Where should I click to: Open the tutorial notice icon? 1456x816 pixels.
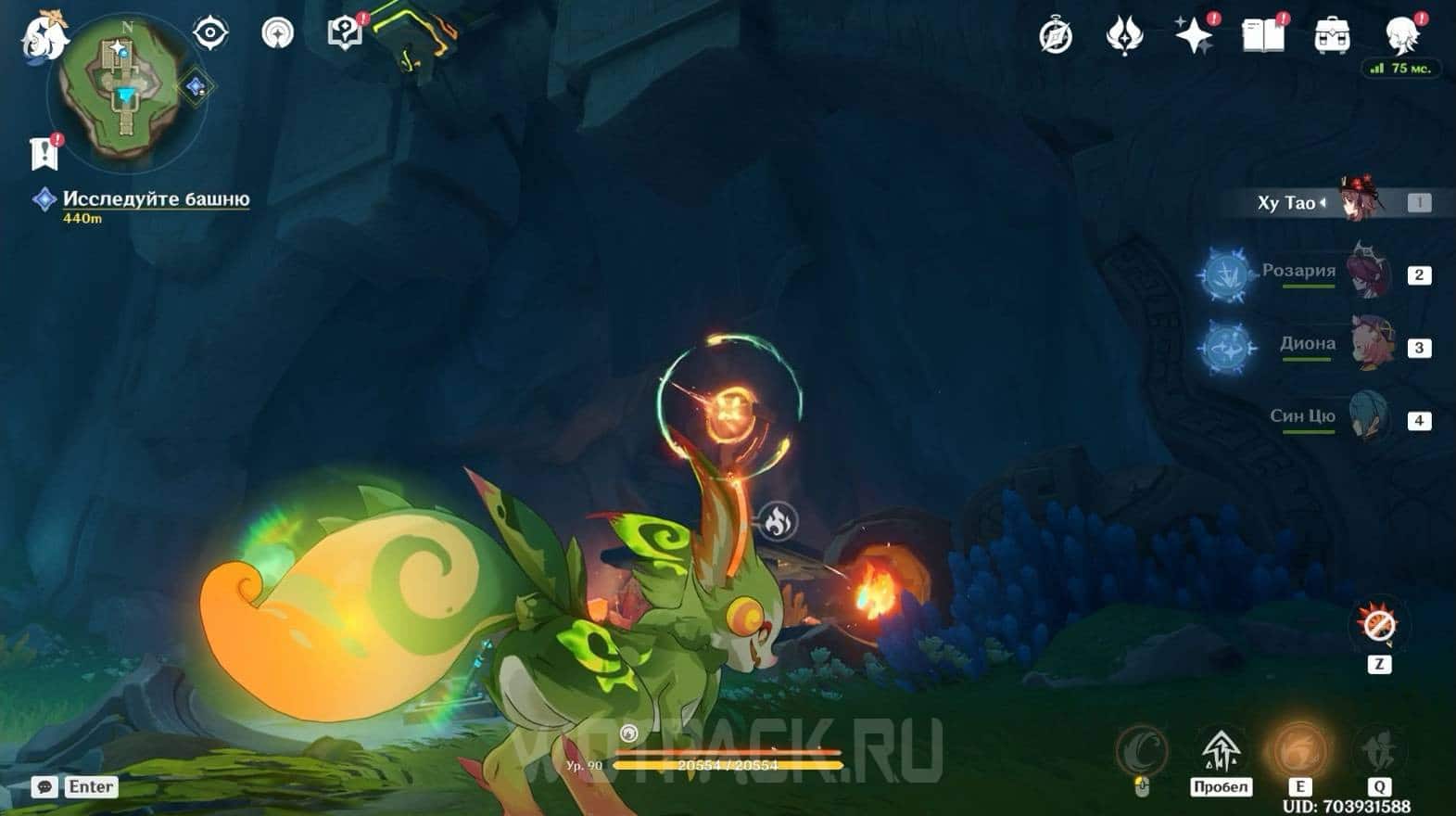345,33
